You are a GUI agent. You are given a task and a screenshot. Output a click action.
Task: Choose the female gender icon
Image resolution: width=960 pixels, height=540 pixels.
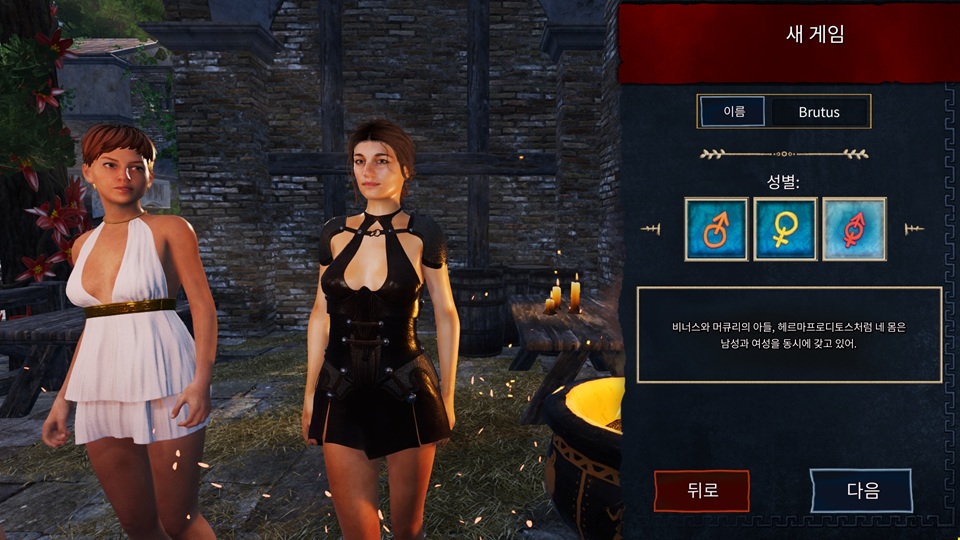tap(785, 229)
